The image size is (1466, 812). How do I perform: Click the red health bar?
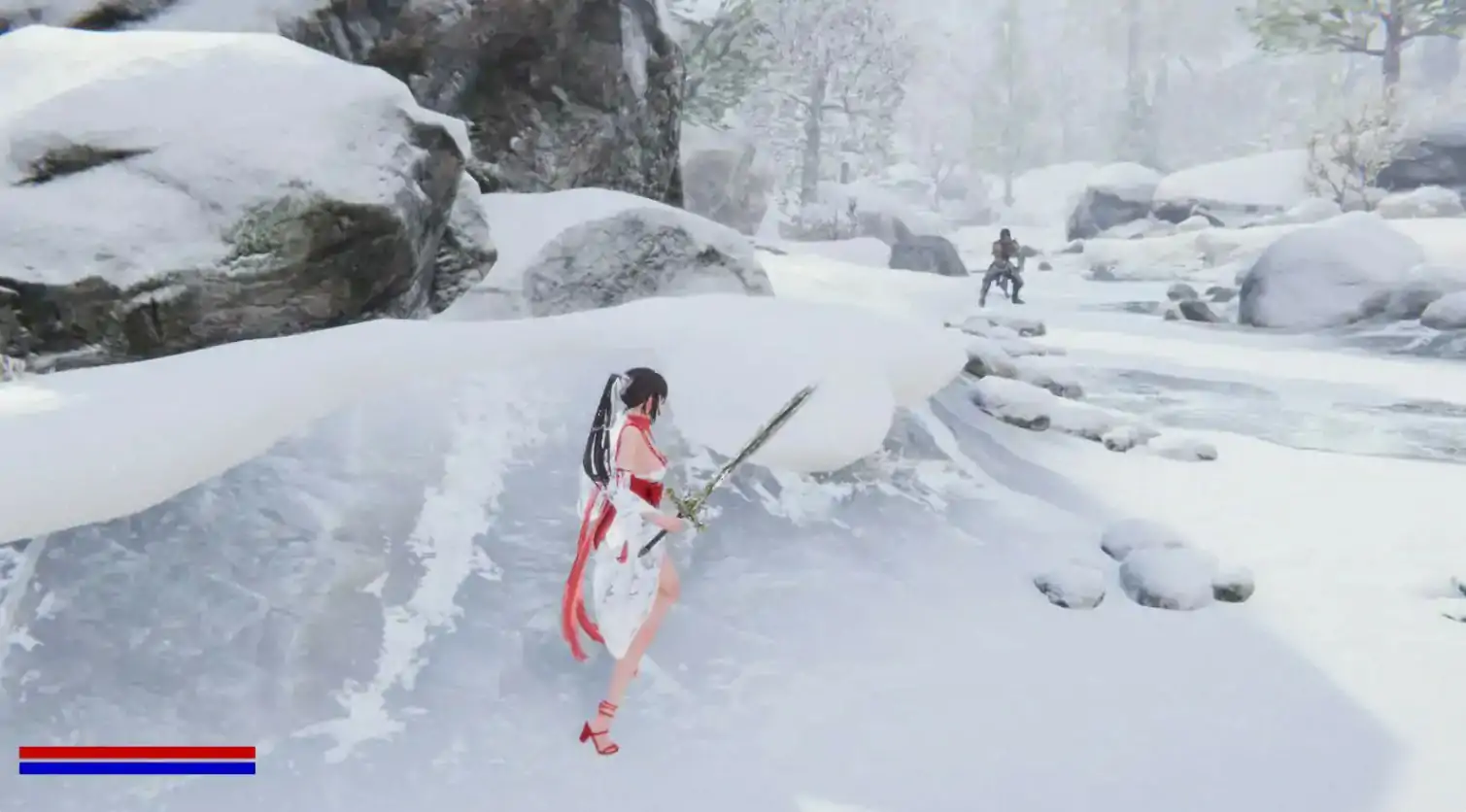[136, 752]
